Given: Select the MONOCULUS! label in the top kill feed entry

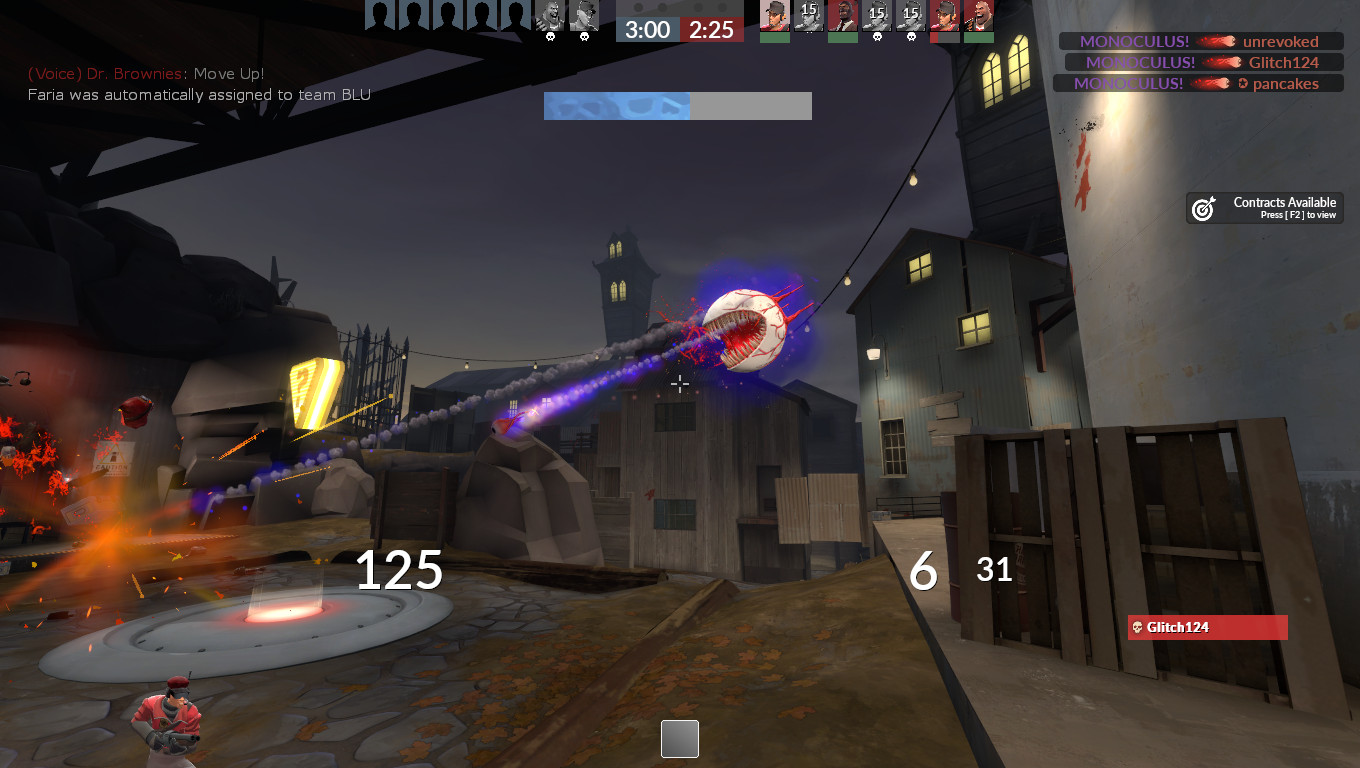Looking at the screenshot, I should [x=1134, y=41].
